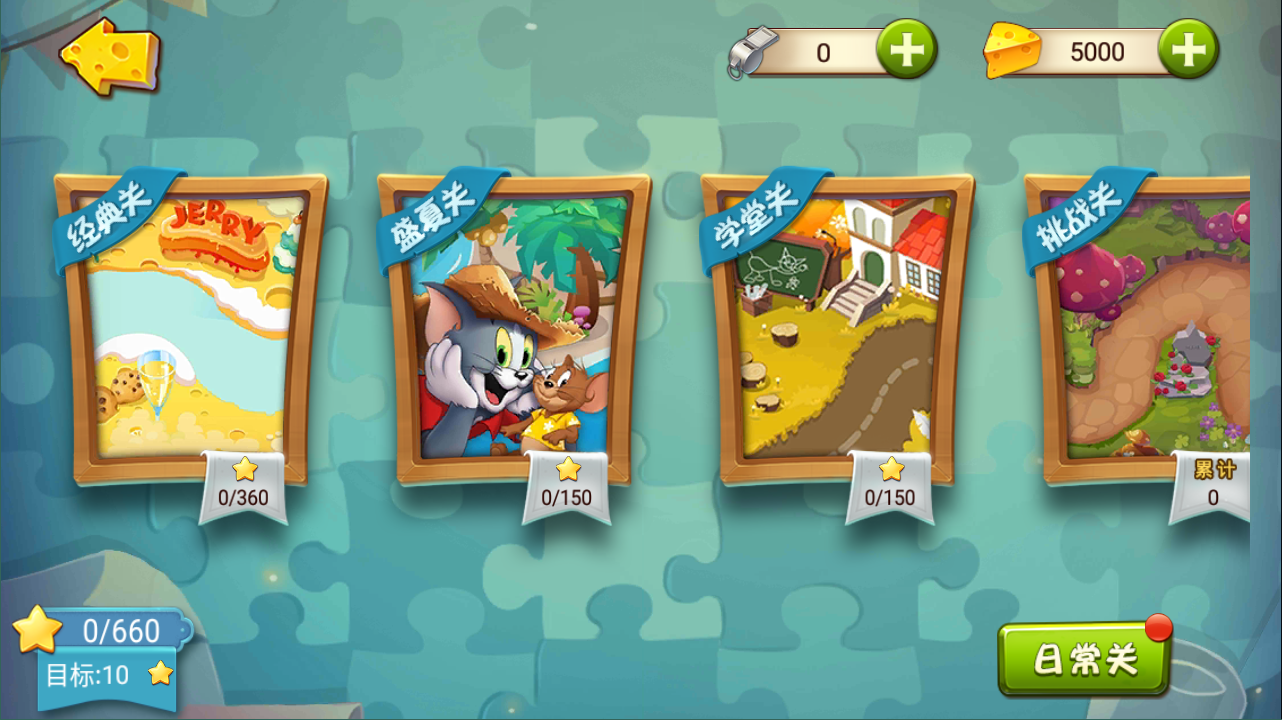
Task: Buy more cheese with the plus button
Action: [1188, 50]
